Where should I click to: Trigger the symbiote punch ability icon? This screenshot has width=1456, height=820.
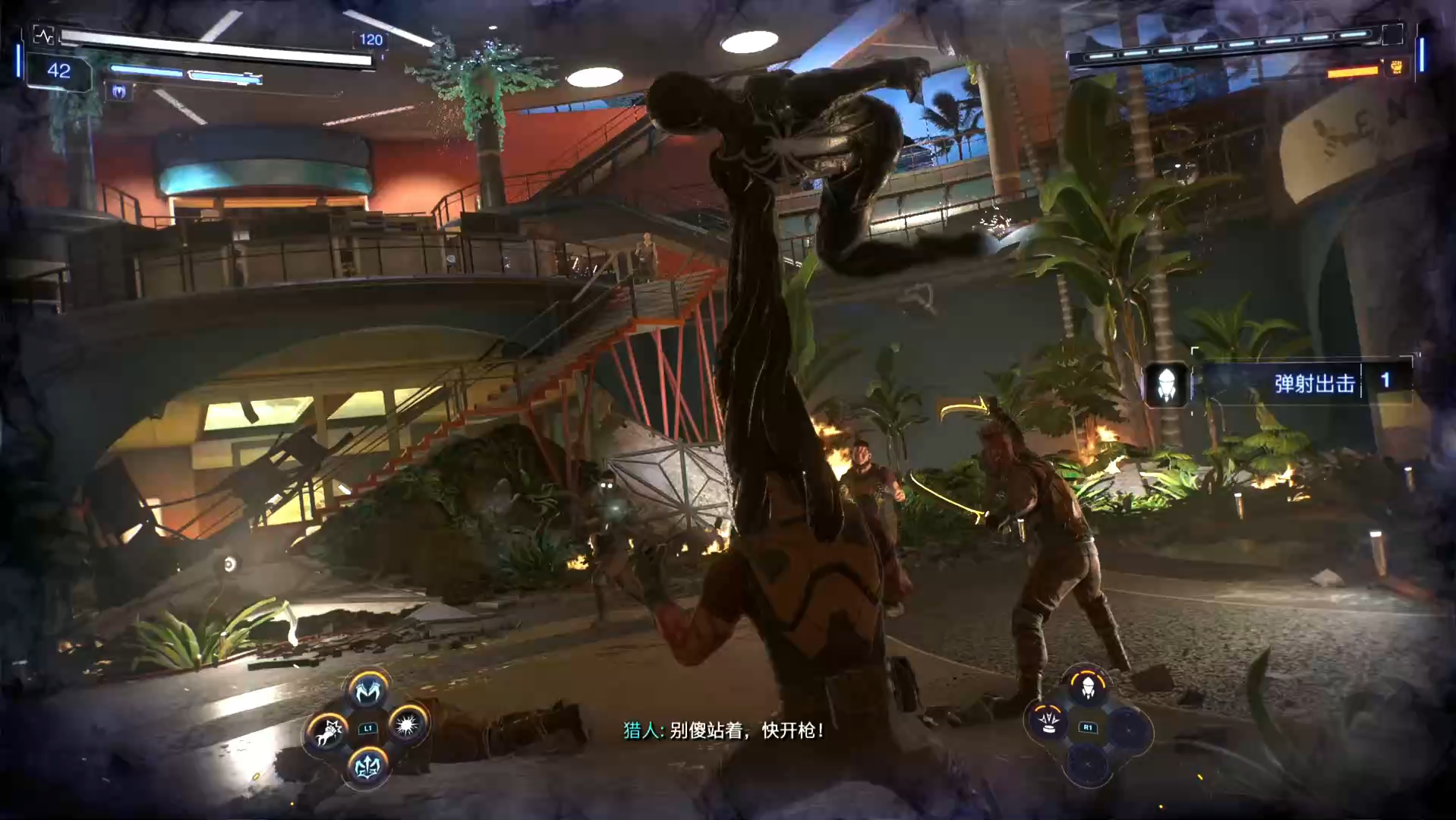coord(327,732)
